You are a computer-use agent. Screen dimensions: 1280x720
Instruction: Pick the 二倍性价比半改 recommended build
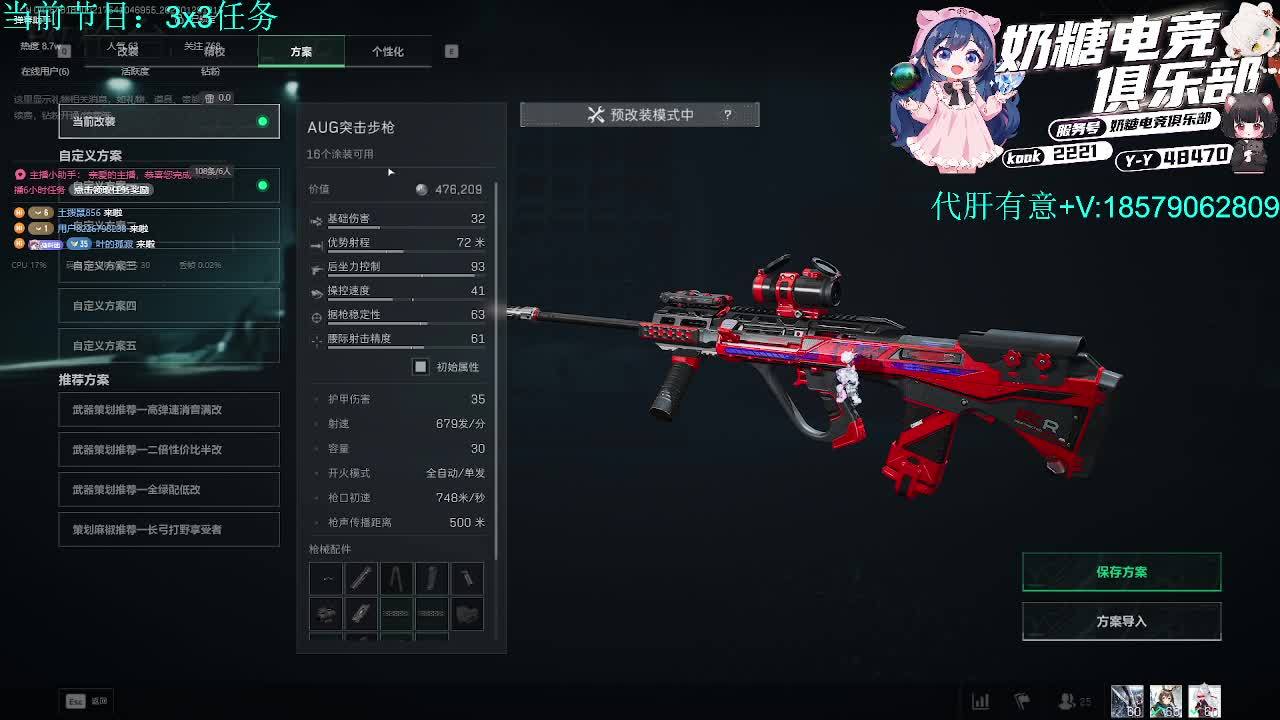coord(168,450)
